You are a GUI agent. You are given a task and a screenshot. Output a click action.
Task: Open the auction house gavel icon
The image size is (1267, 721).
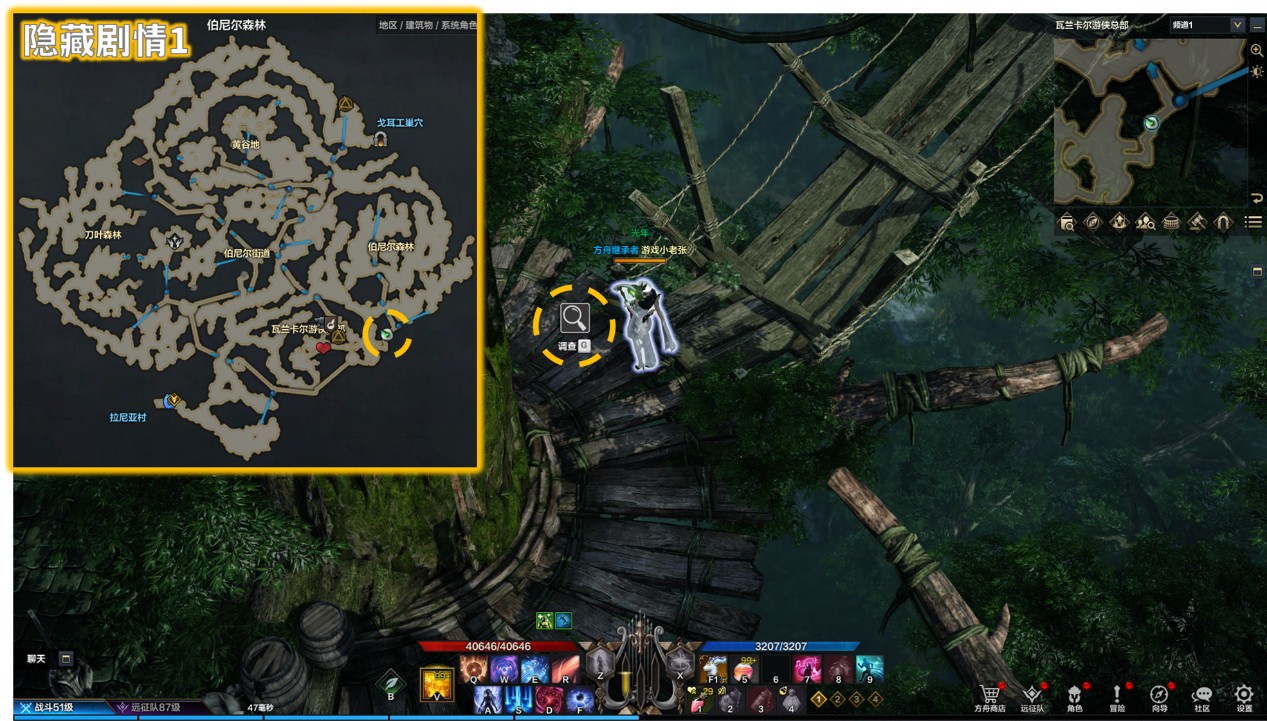tap(1197, 222)
